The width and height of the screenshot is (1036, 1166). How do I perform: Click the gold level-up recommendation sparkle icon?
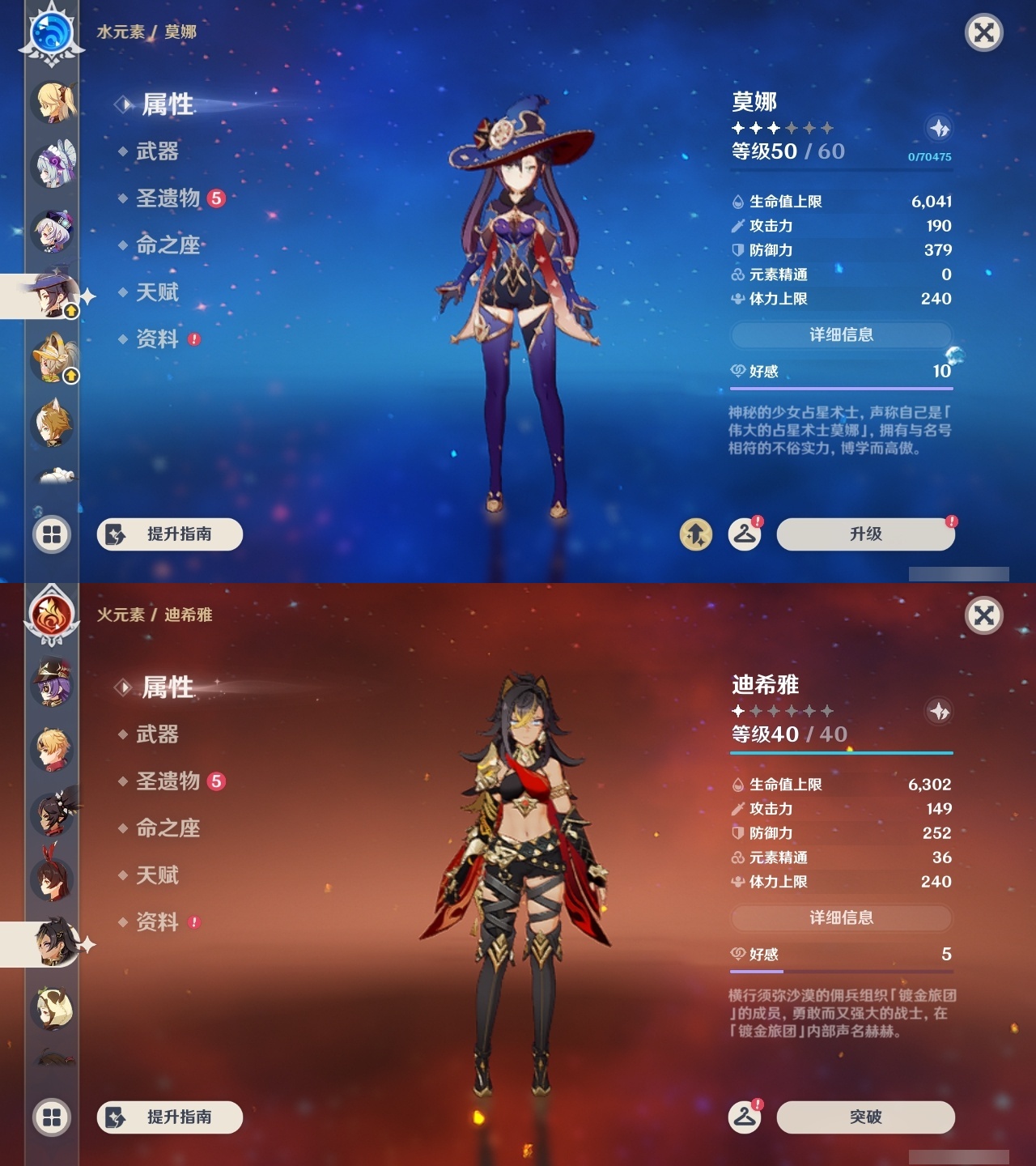pos(697,534)
